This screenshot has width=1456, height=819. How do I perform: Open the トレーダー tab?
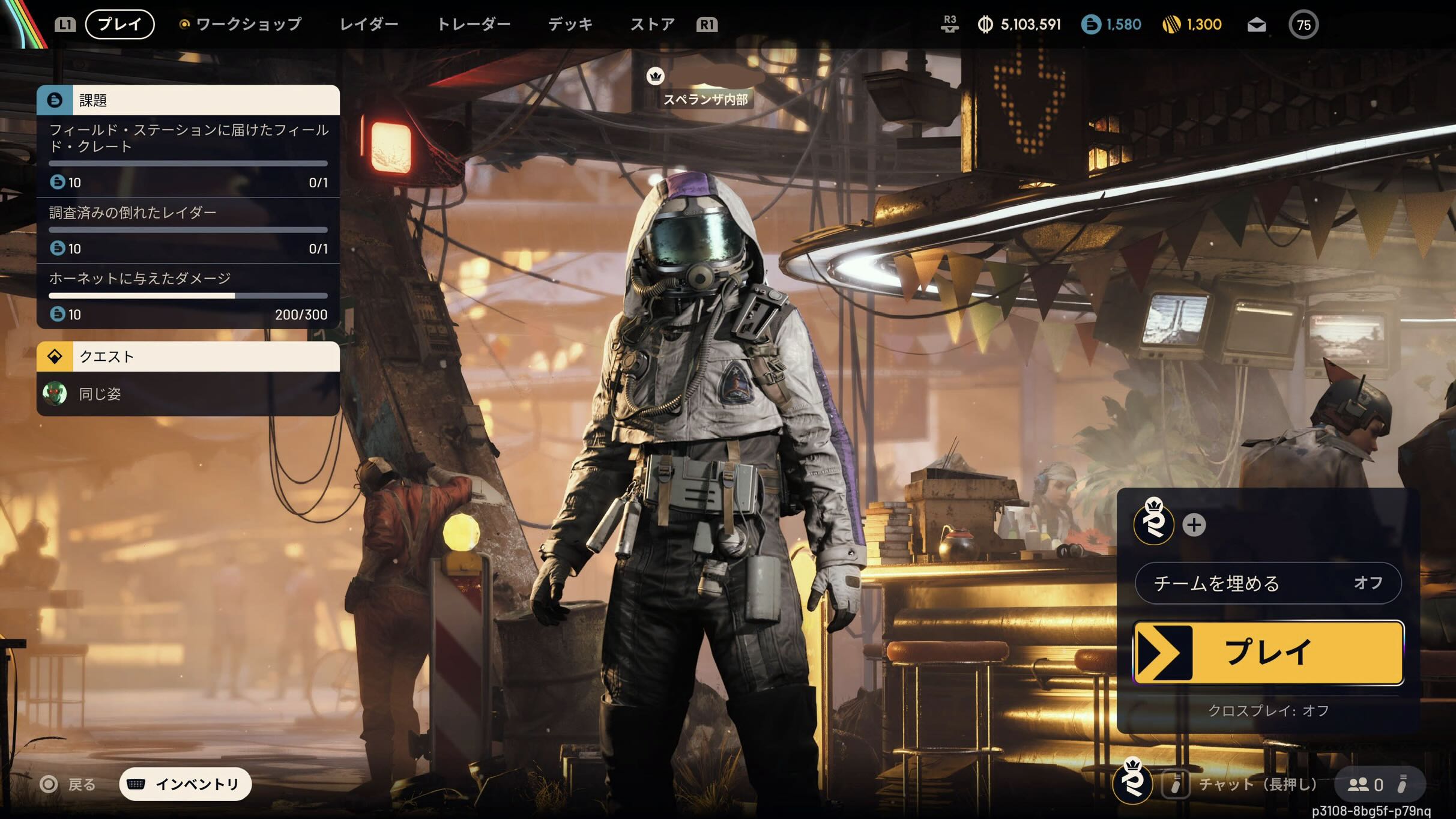(x=473, y=24)
